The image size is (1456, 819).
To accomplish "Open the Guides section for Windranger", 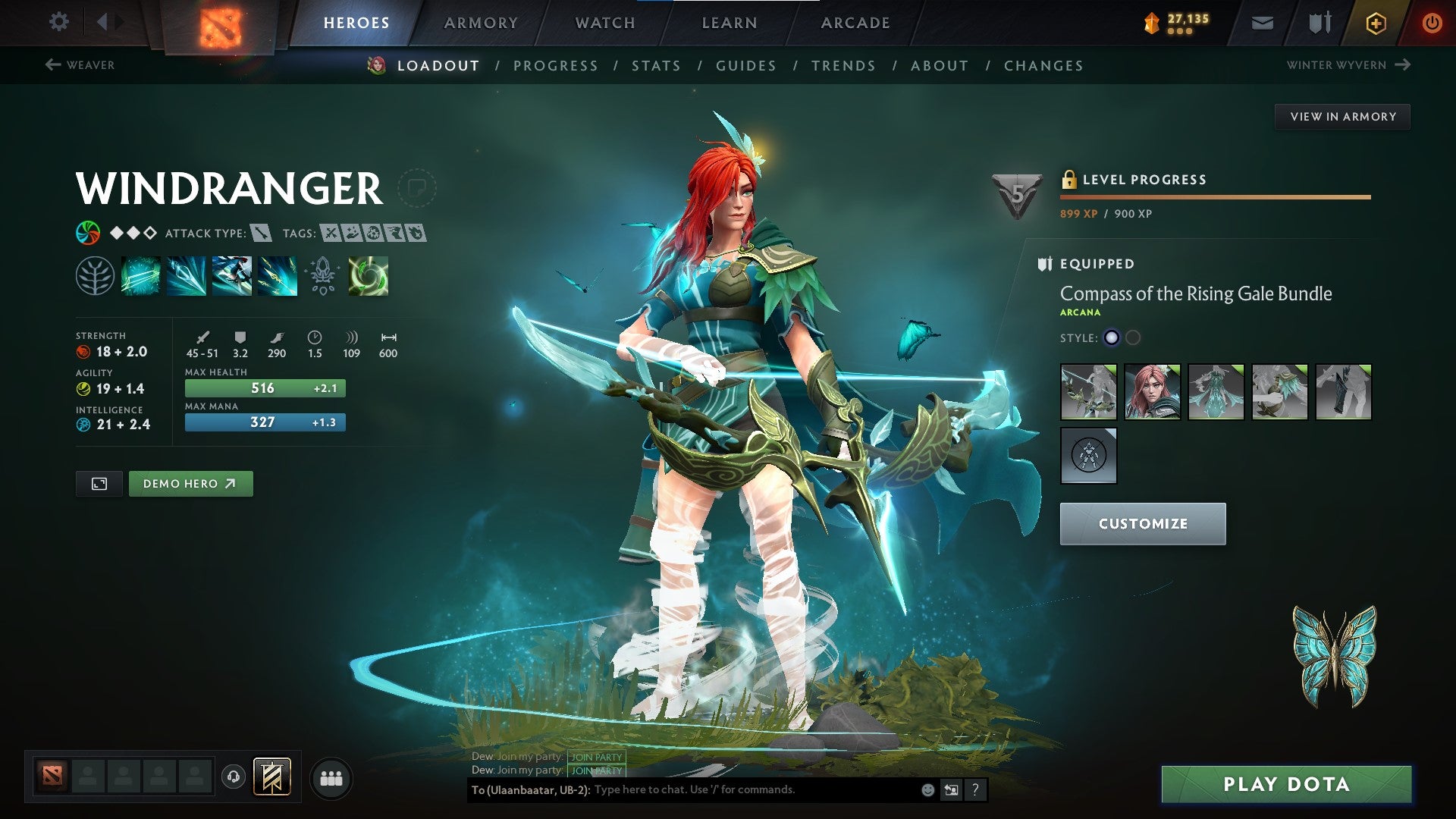I will click(x=746, y=66).
